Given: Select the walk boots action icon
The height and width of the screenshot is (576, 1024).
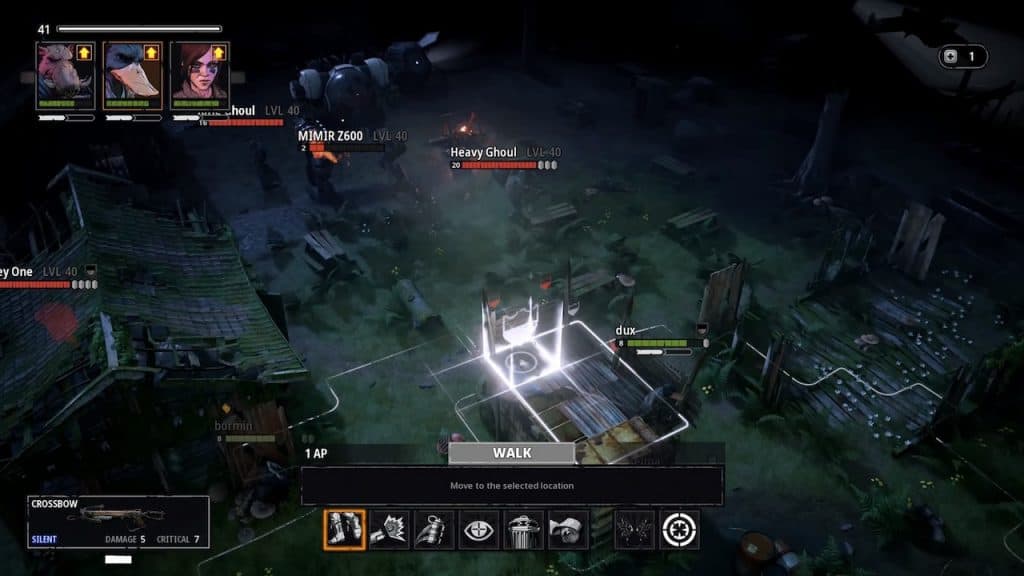Looking at the screenshot, I should (x=345, y=530).
